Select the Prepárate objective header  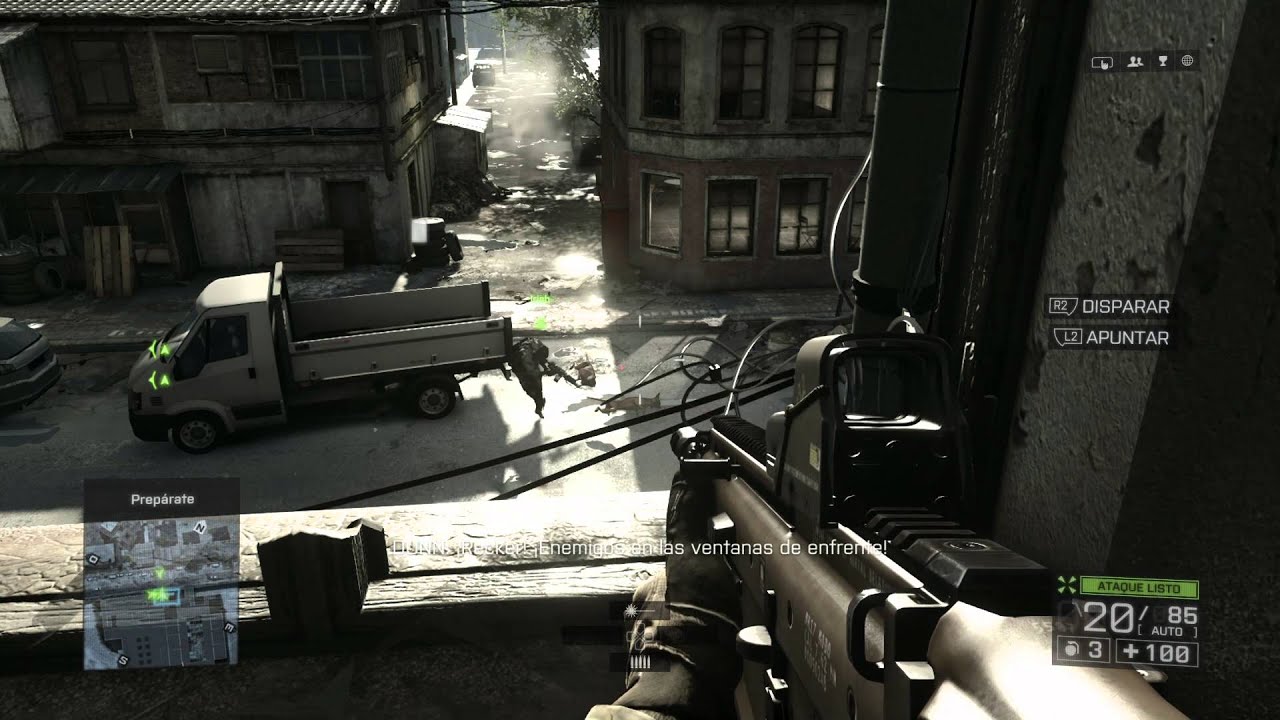click(161, 498)
